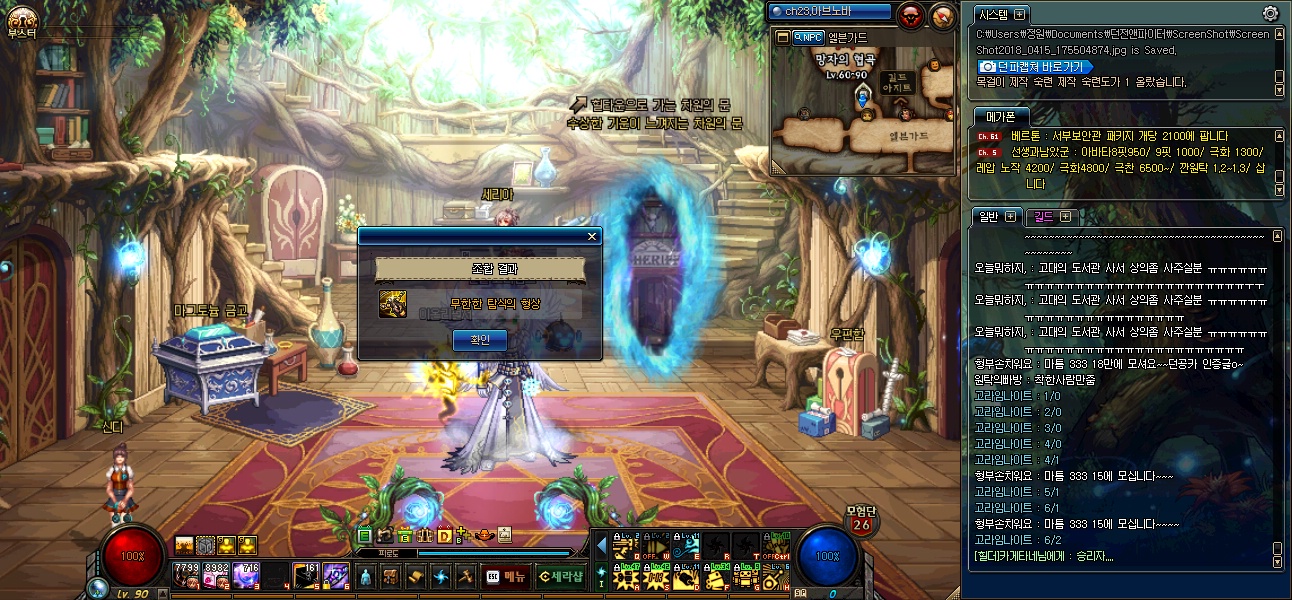
Task: Use the consumable slot showing 8982
Action: pos(216,574)
